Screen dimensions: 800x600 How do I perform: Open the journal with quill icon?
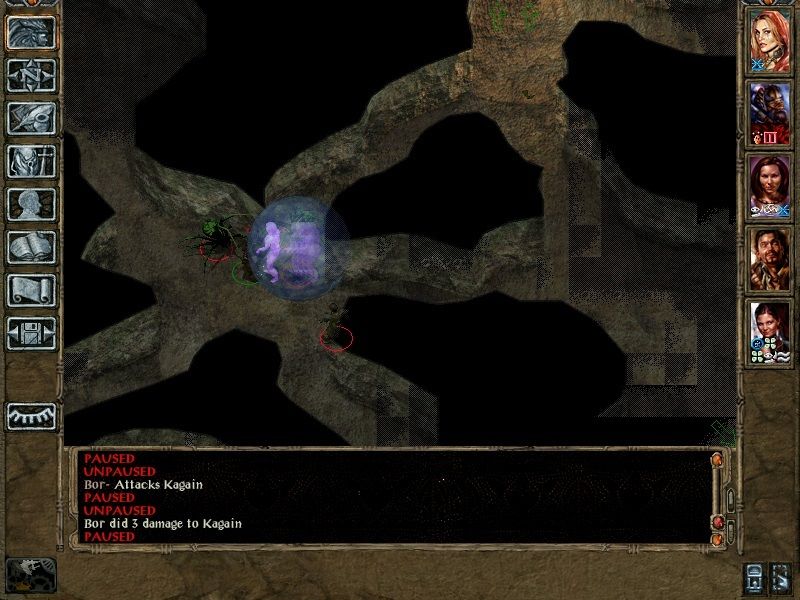(x=31, y=118)
